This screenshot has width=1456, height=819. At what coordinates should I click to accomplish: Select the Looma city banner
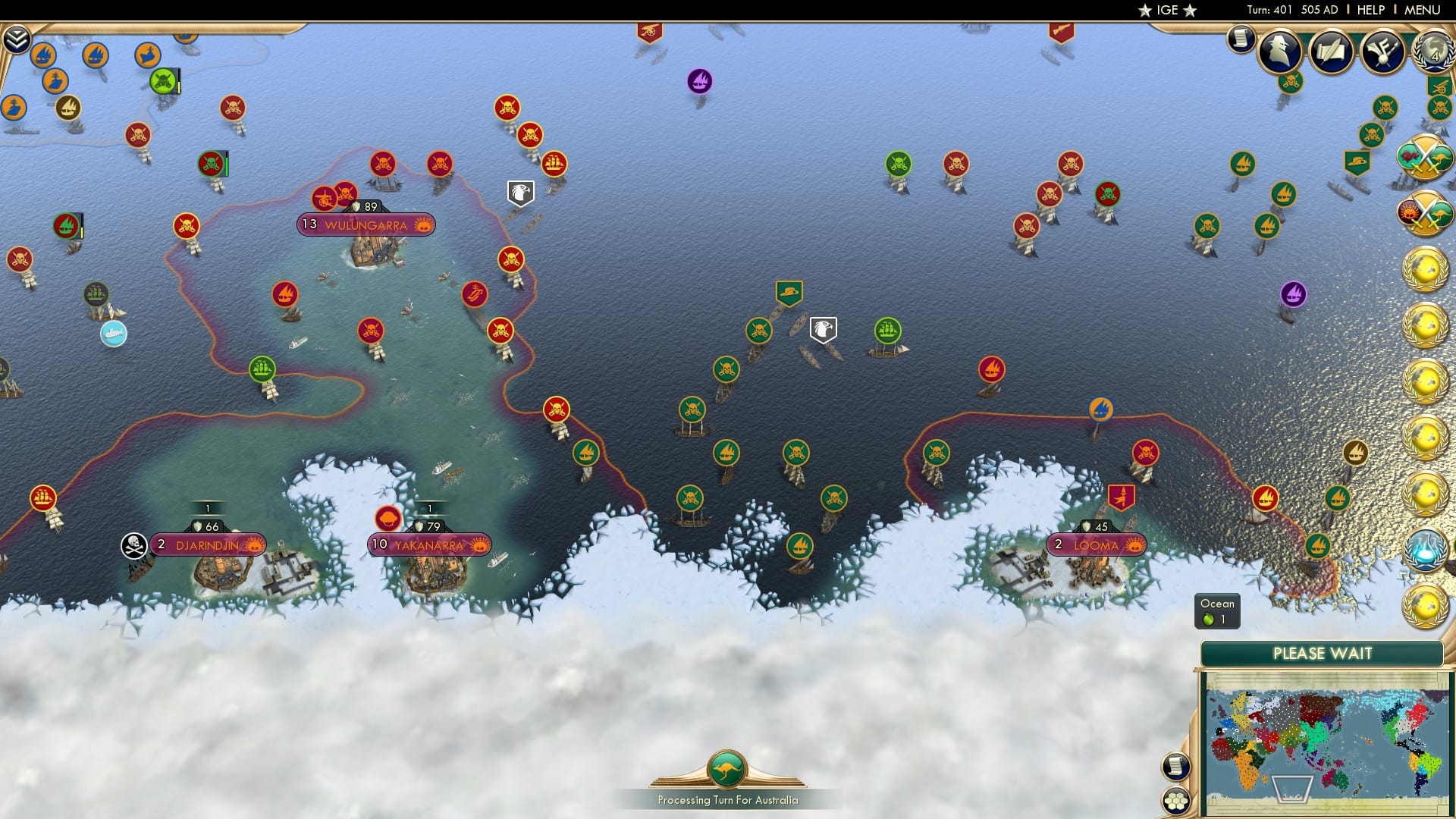click(1096, 544)
